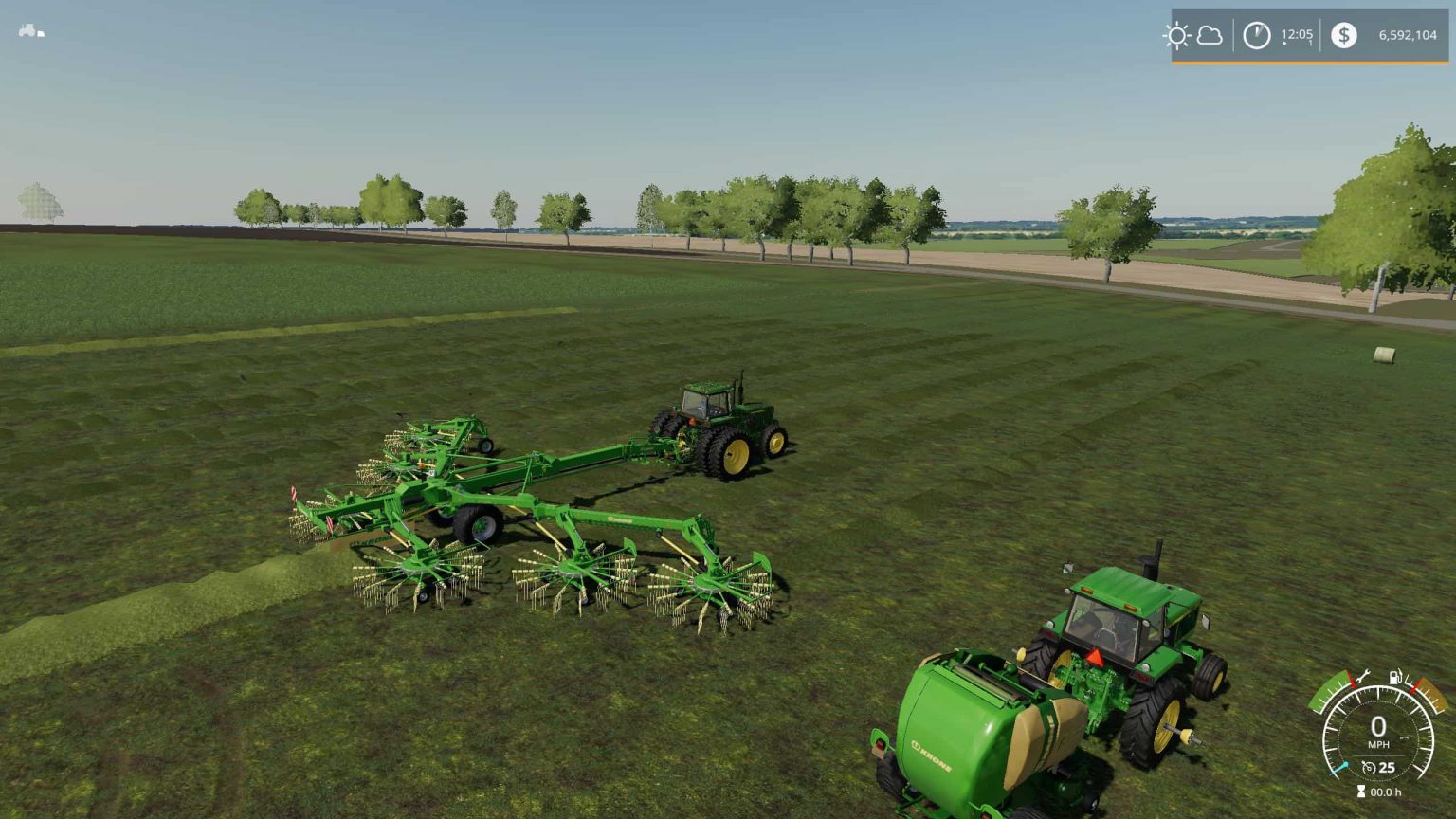Image resolution: width=1456 pixels, height=819 pixels.
Task: Select the cruise control gauge icon
Action: (x=1369, y=767)
